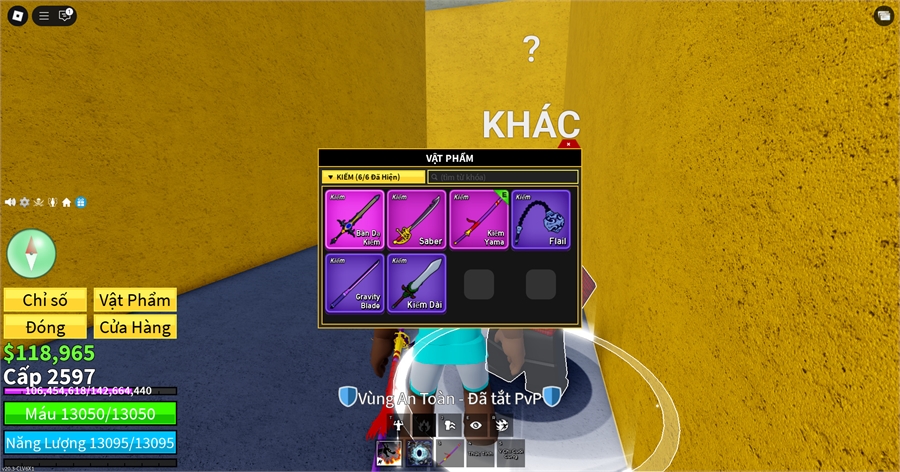
Task: Close the Vật Phẩm inventory window
Action: (x=568, y=145)
